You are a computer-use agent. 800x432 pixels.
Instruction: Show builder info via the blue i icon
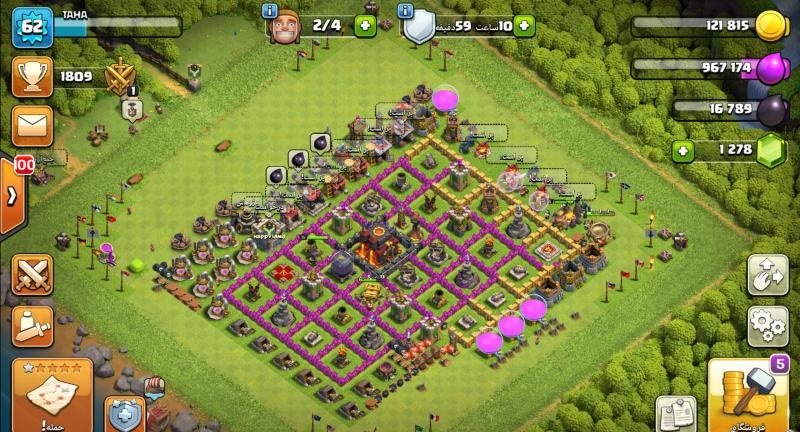(268, 11)
